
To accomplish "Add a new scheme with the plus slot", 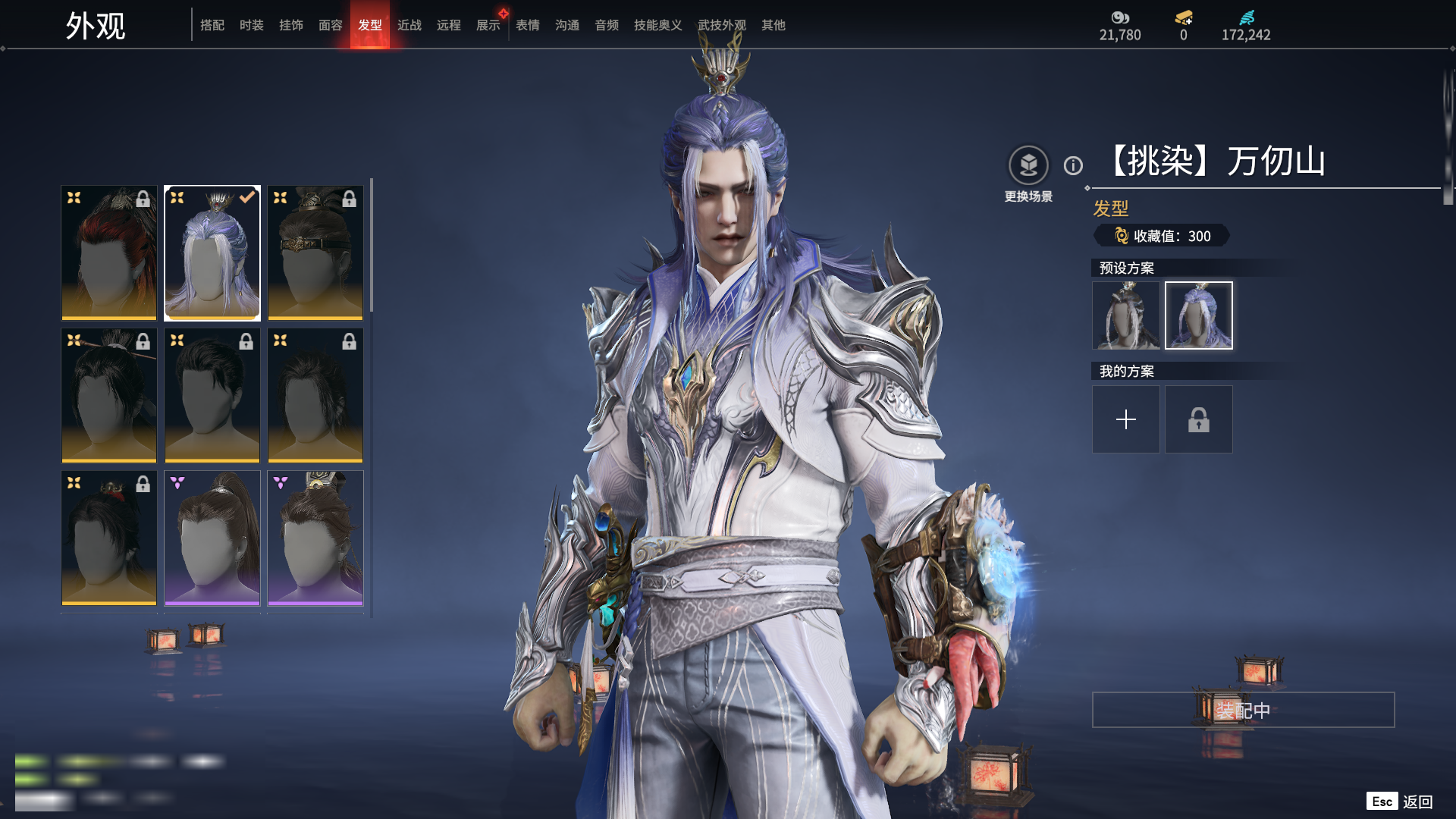I will coord(1125,419).
